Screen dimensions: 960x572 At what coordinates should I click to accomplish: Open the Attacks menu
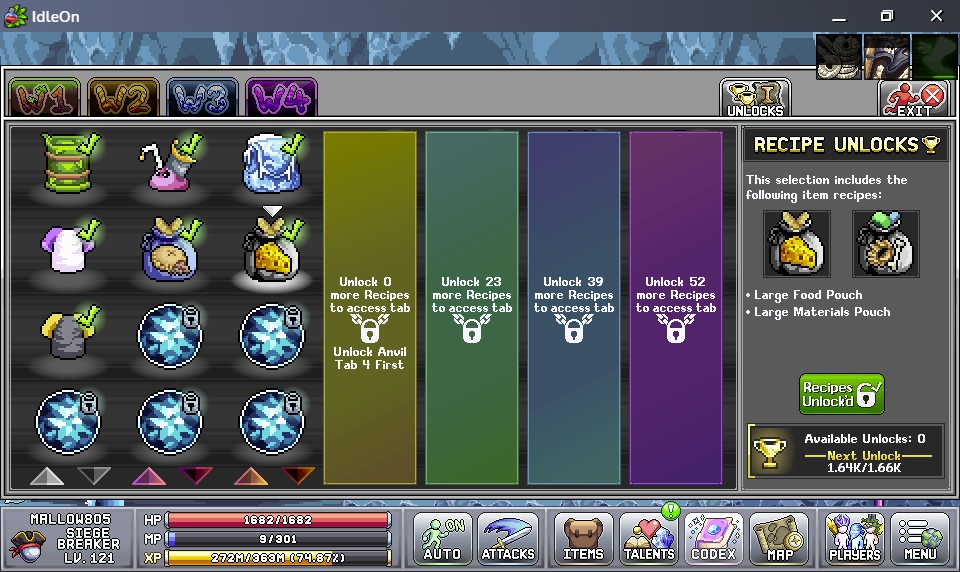click(508, 540)
